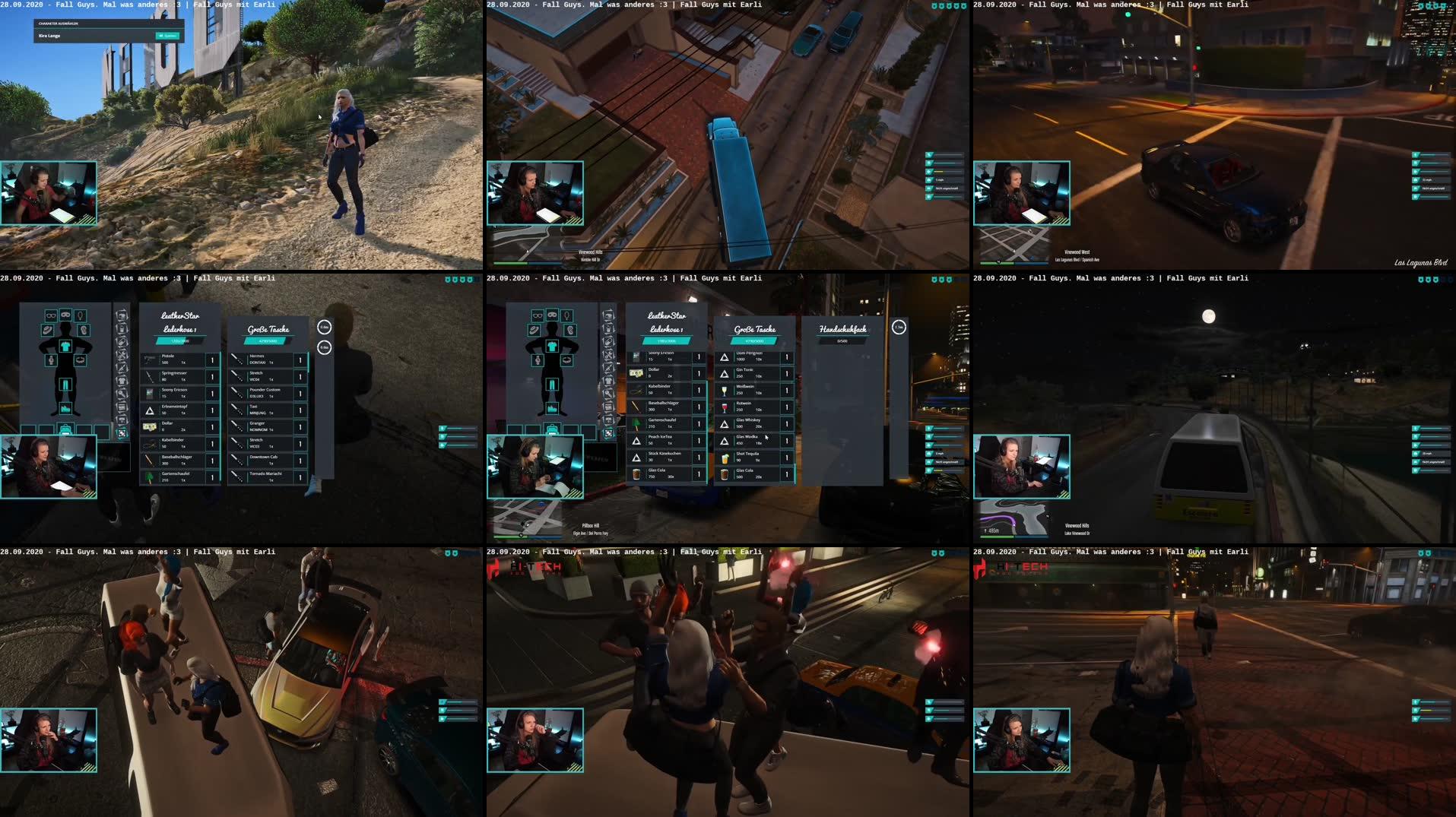Expand the Handschuhfach storage panel
1456x817 pixels.
[x=844, y=329]
